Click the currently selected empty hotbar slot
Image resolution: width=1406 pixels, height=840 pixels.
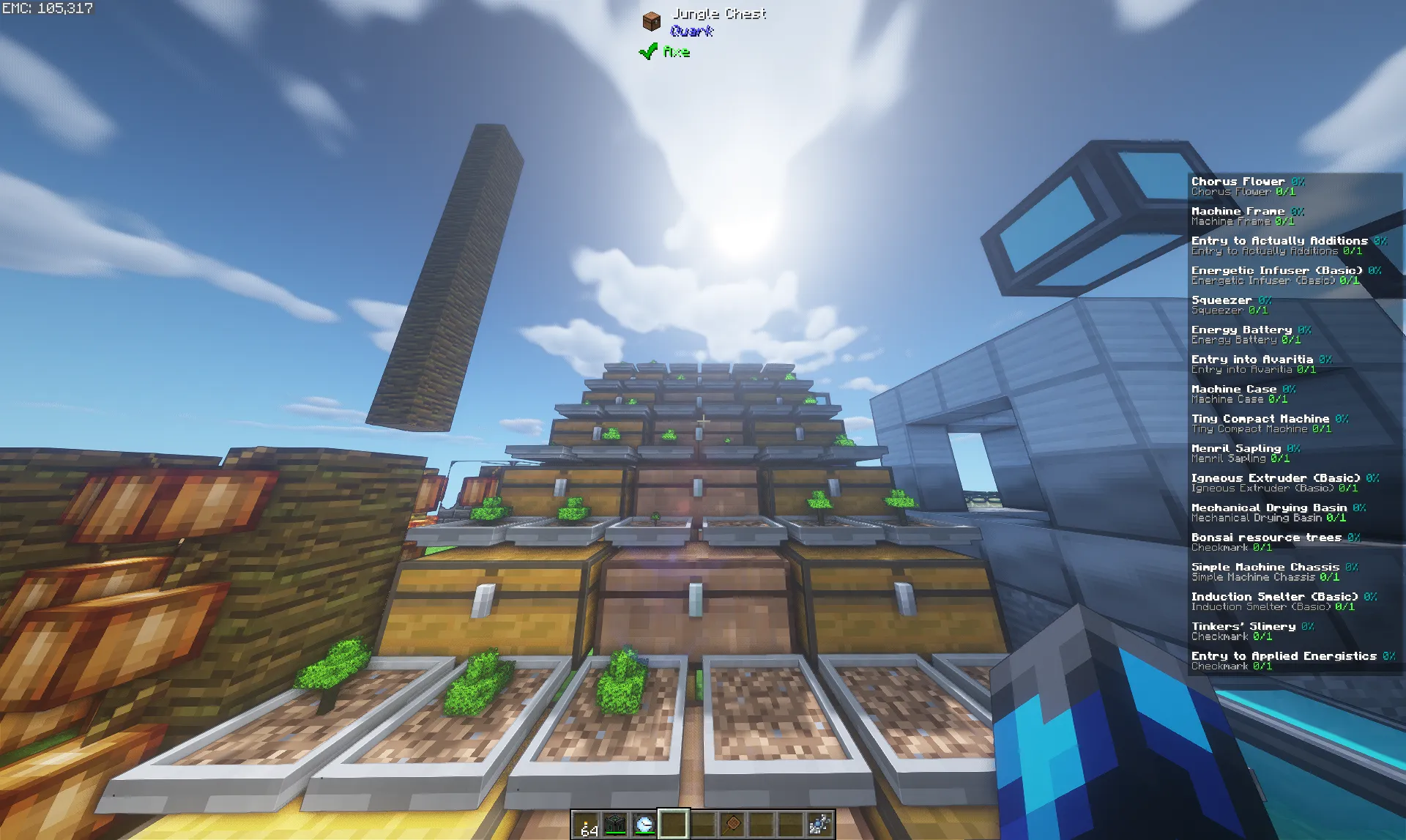tap(673, 825)
